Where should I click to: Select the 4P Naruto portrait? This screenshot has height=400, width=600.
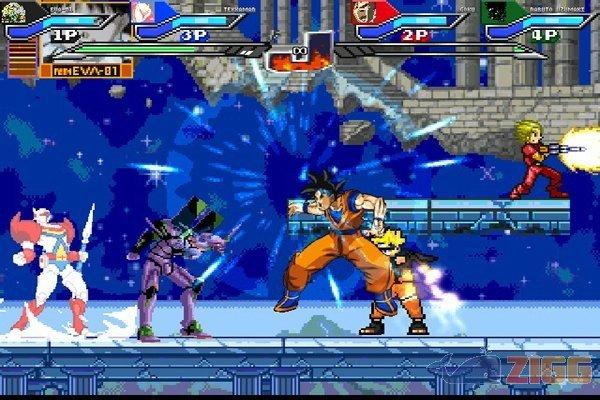[x=494, y=12]
